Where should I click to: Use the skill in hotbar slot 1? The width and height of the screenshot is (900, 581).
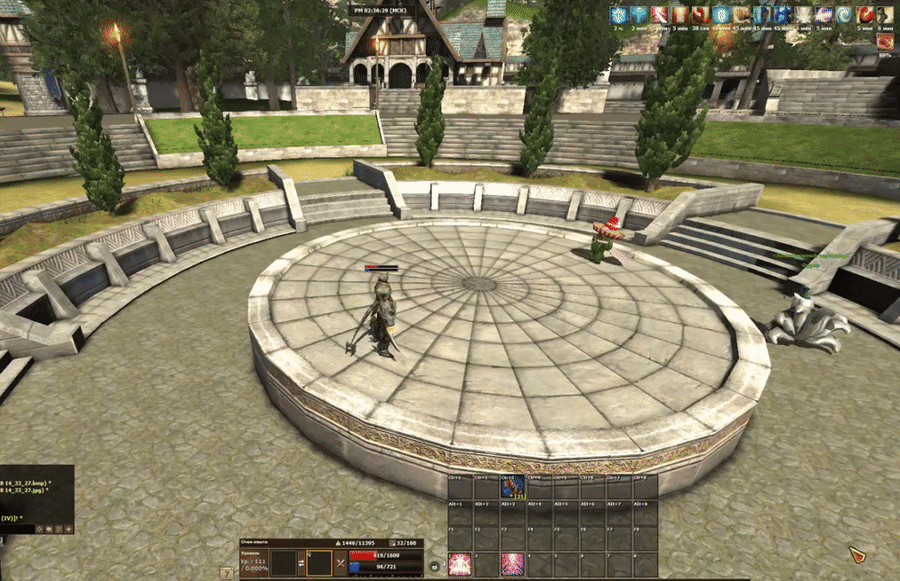460,564
